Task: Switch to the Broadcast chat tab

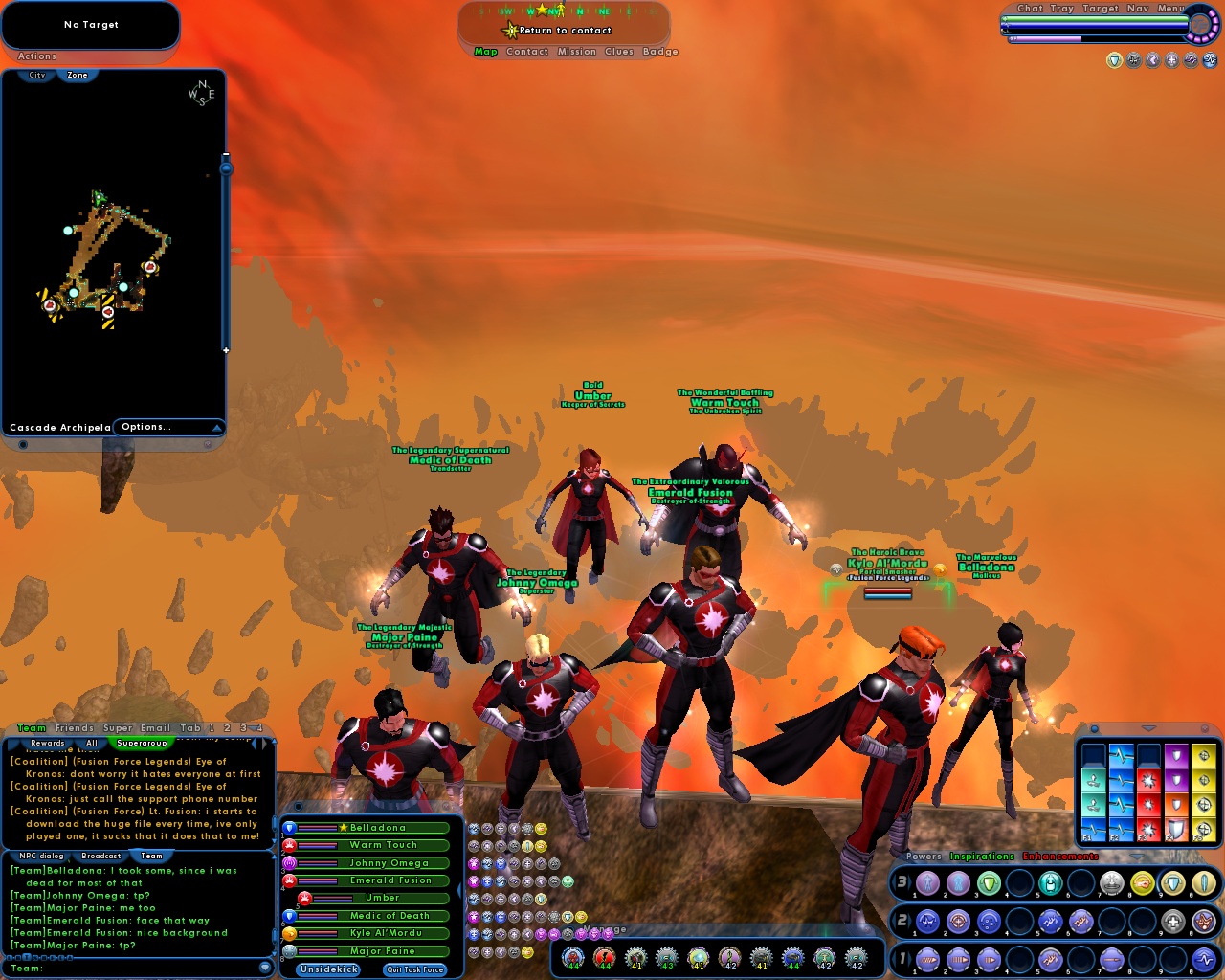Action: pos(100,856)
